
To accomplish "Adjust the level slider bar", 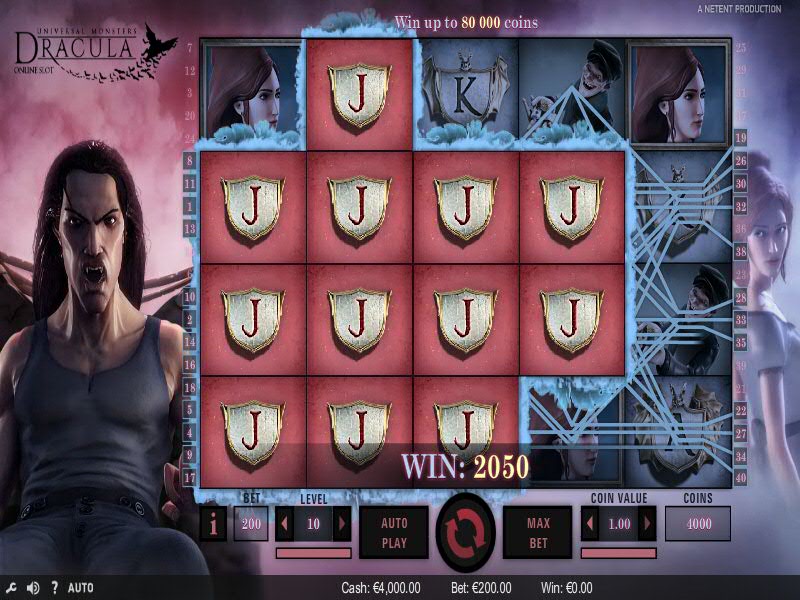I will 313,552.
